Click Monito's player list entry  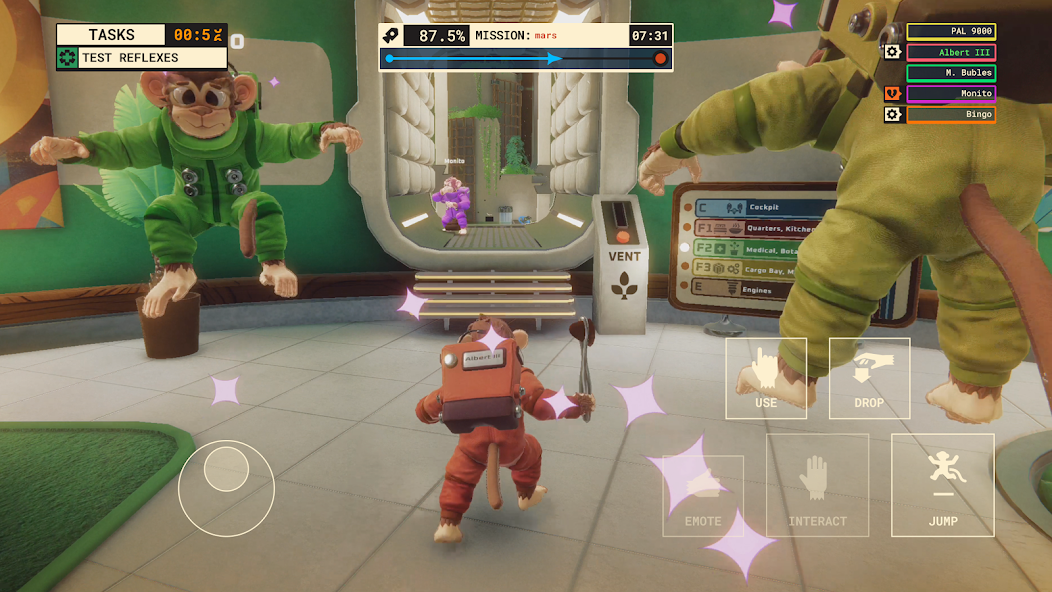pos(950,94)
